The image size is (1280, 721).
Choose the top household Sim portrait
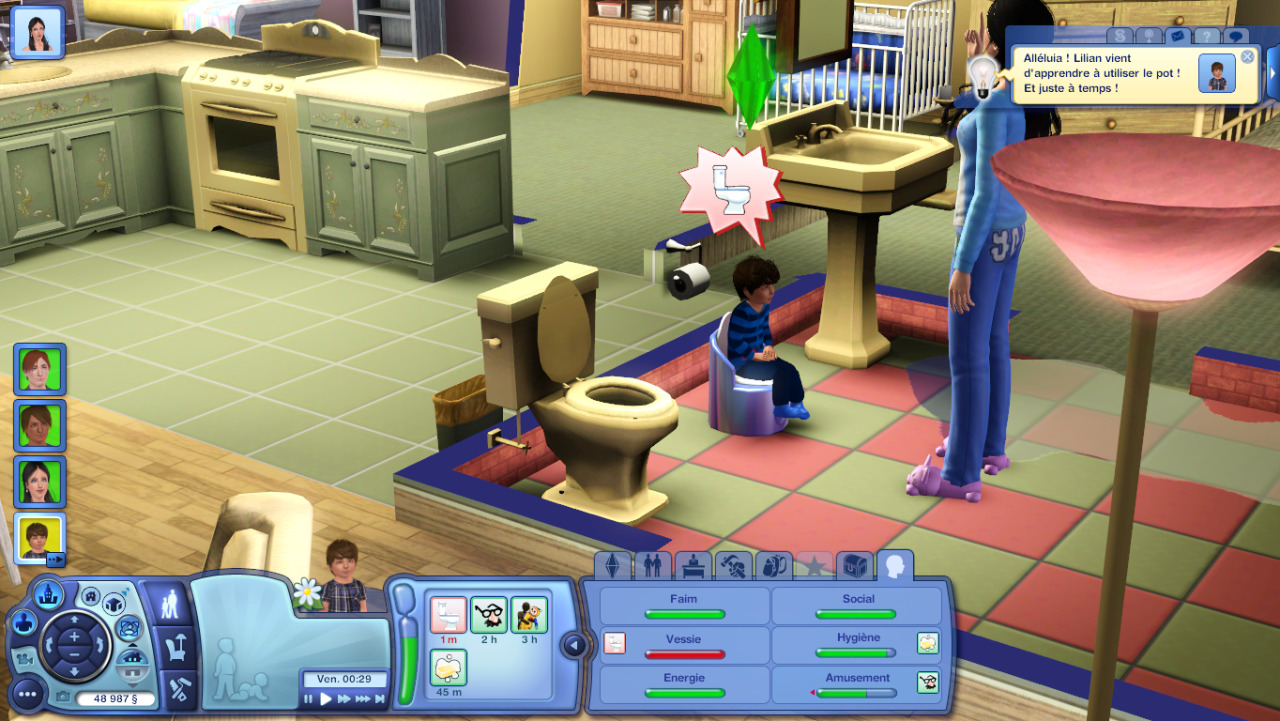tap(40, 369)
